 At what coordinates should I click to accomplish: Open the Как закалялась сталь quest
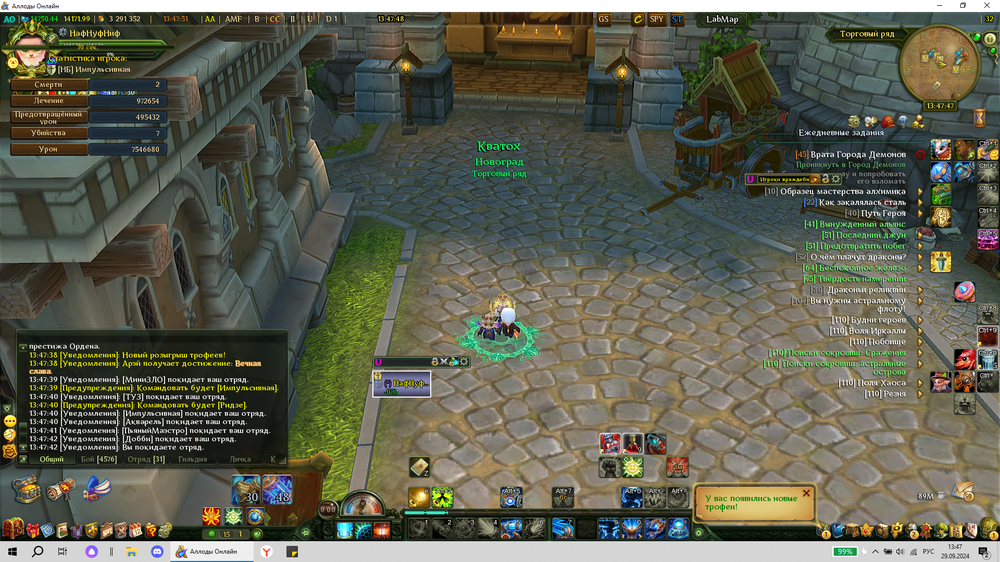862,202
